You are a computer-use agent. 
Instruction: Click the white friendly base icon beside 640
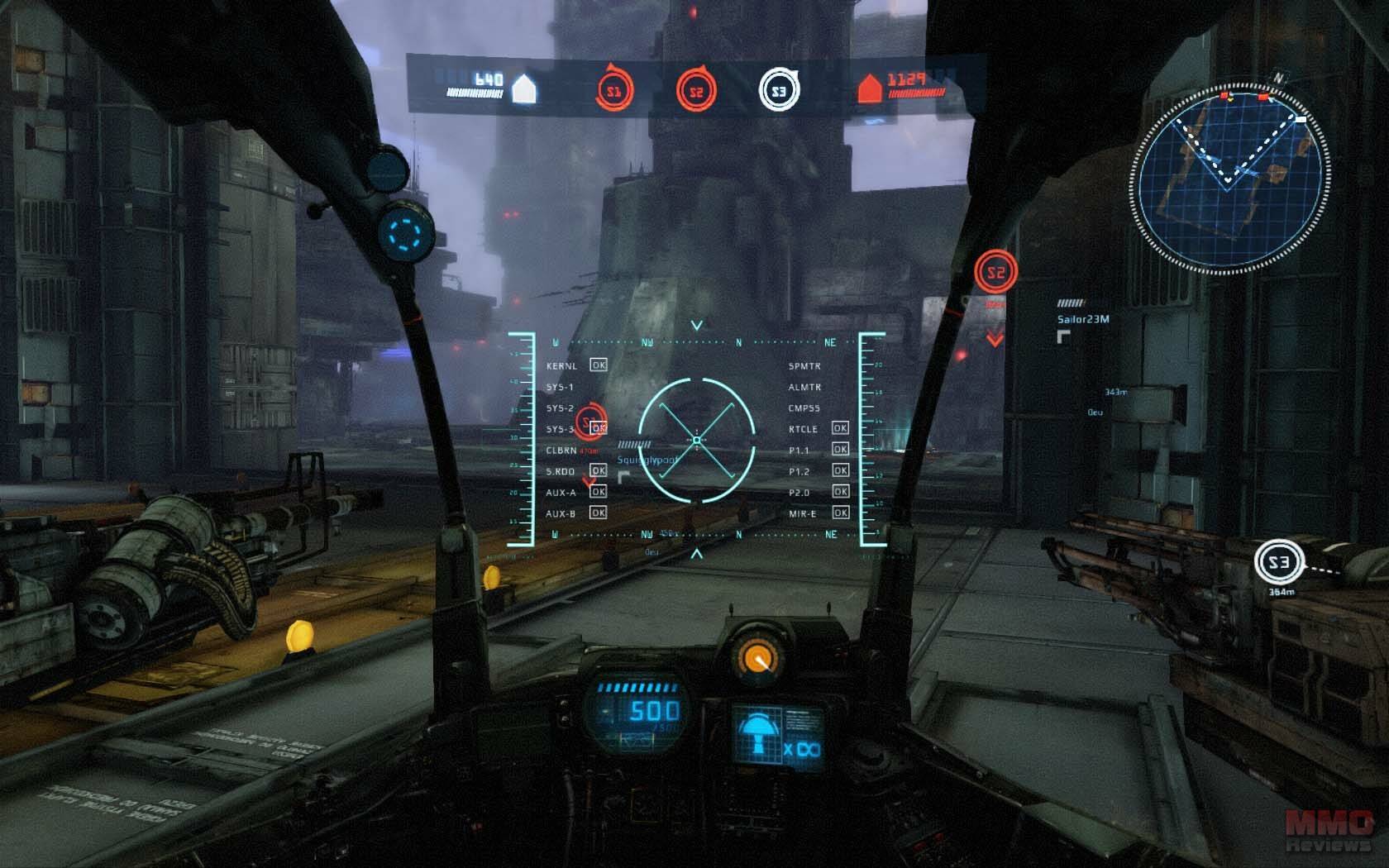524,88
